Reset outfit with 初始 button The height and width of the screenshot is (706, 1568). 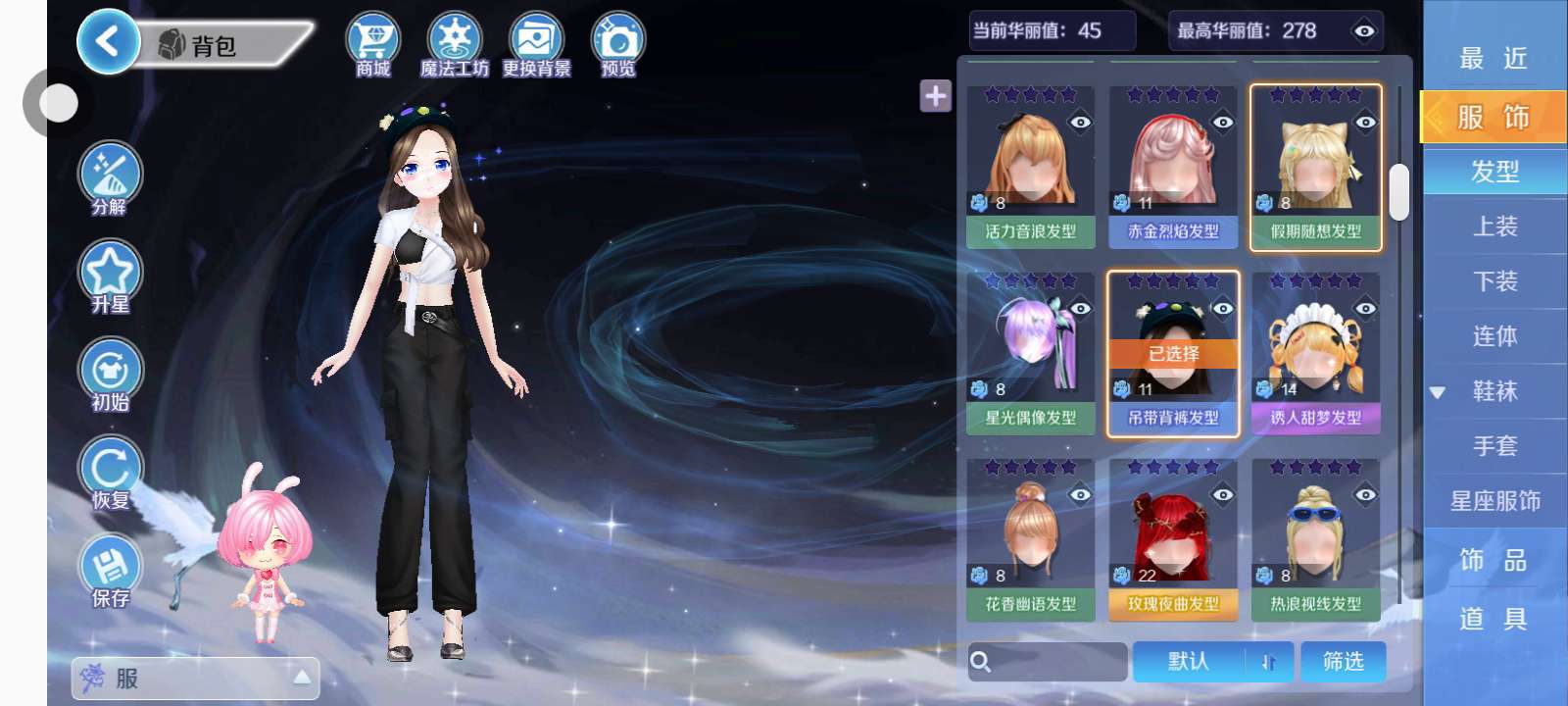pyautogui.click(x=110, y=375)
